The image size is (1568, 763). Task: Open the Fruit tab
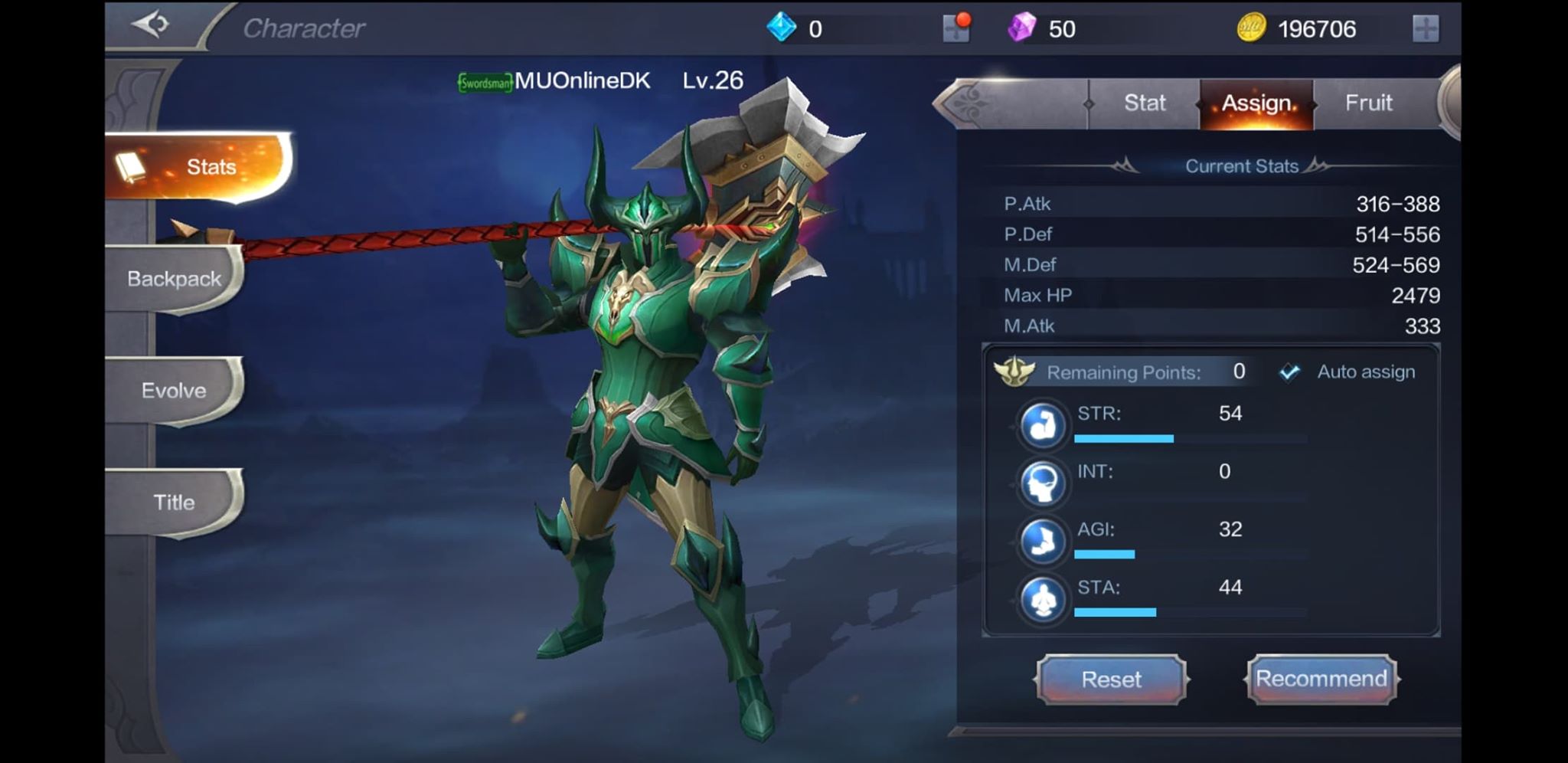pyautogui.click(x=1370, y=103)
